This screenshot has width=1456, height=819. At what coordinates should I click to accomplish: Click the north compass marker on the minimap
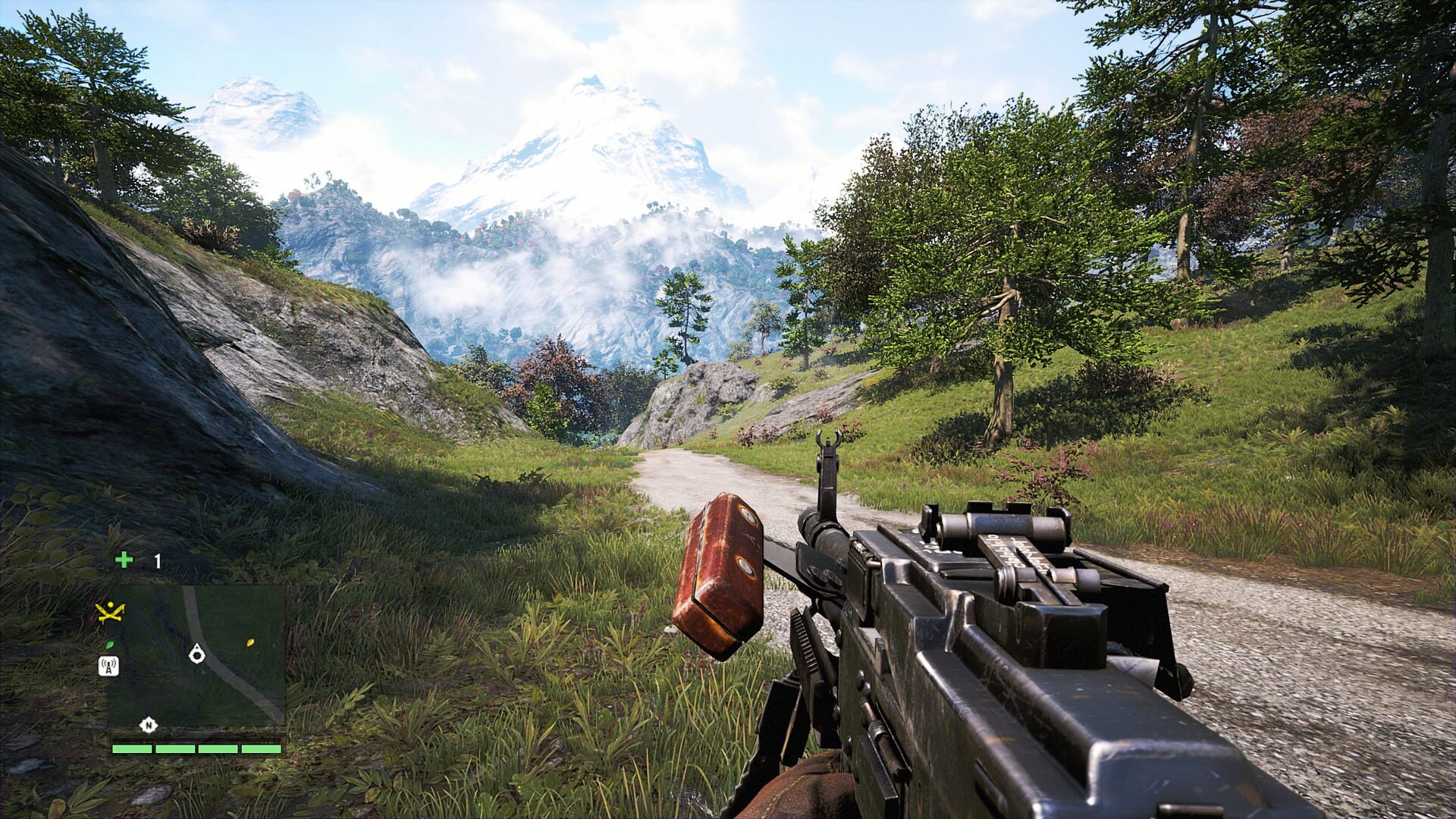pos(148,725)
